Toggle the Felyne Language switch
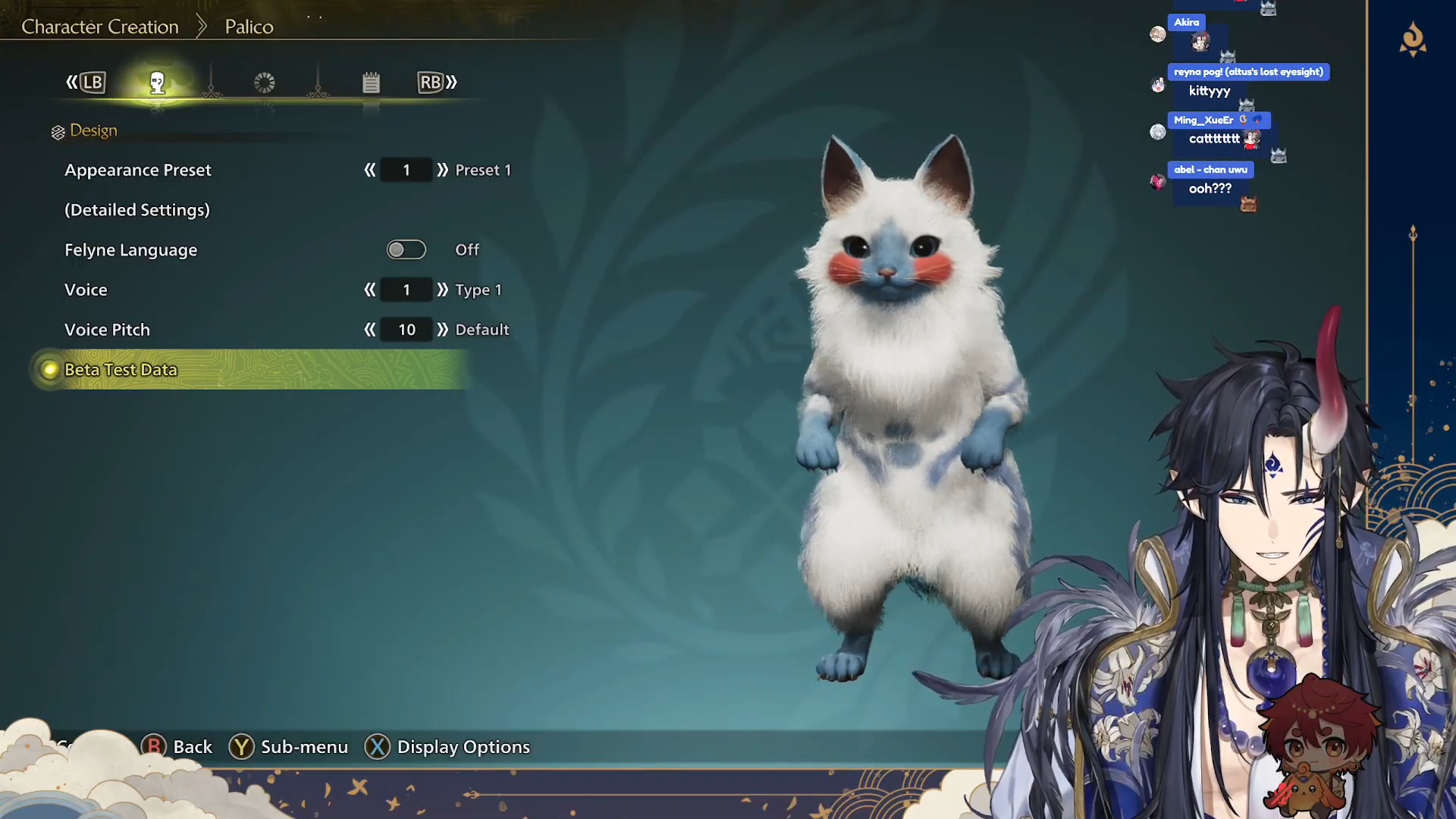Viewport: 1456px width, 819px height. click(406, 249)
